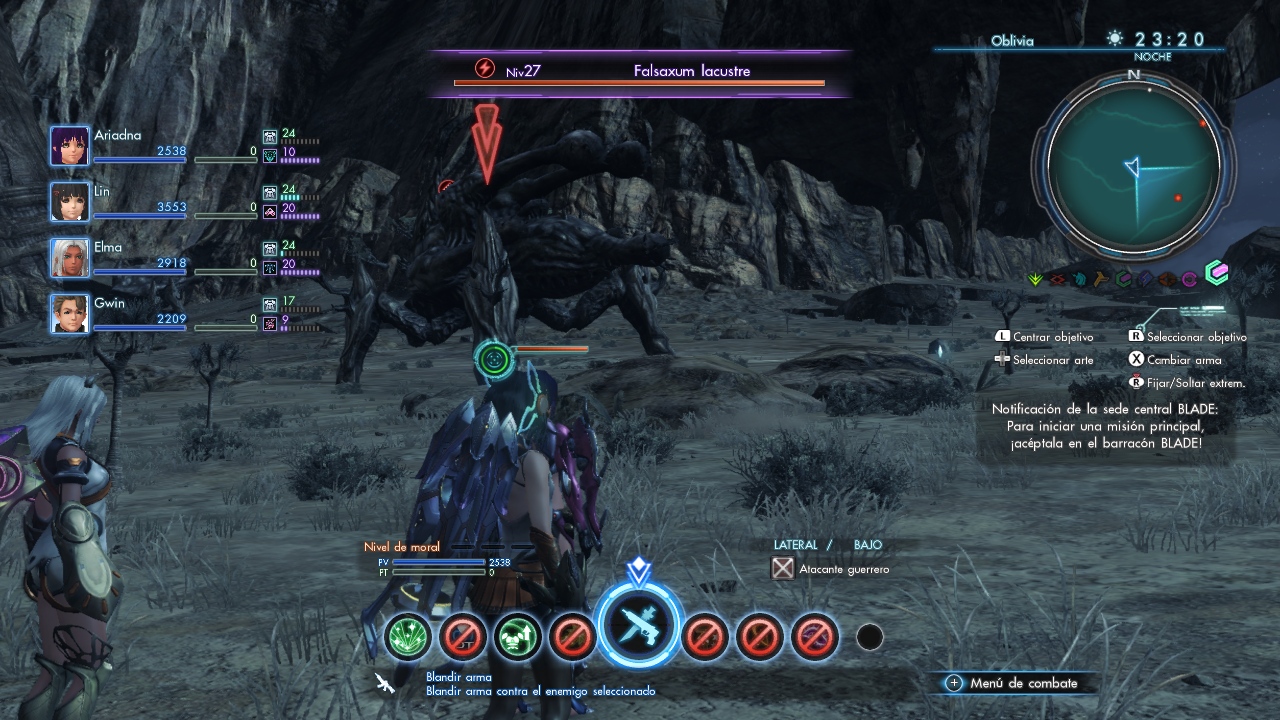The width and height of the screenshot is (1280, 720).
Task: Open the circular minimap
Action: 1134,166
